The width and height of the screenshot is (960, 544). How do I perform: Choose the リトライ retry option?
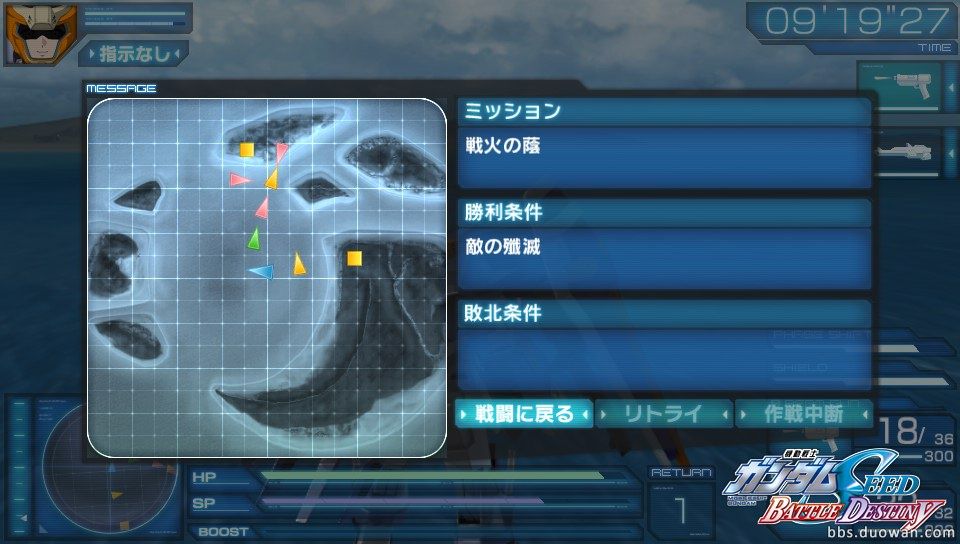tap(664, 413)
